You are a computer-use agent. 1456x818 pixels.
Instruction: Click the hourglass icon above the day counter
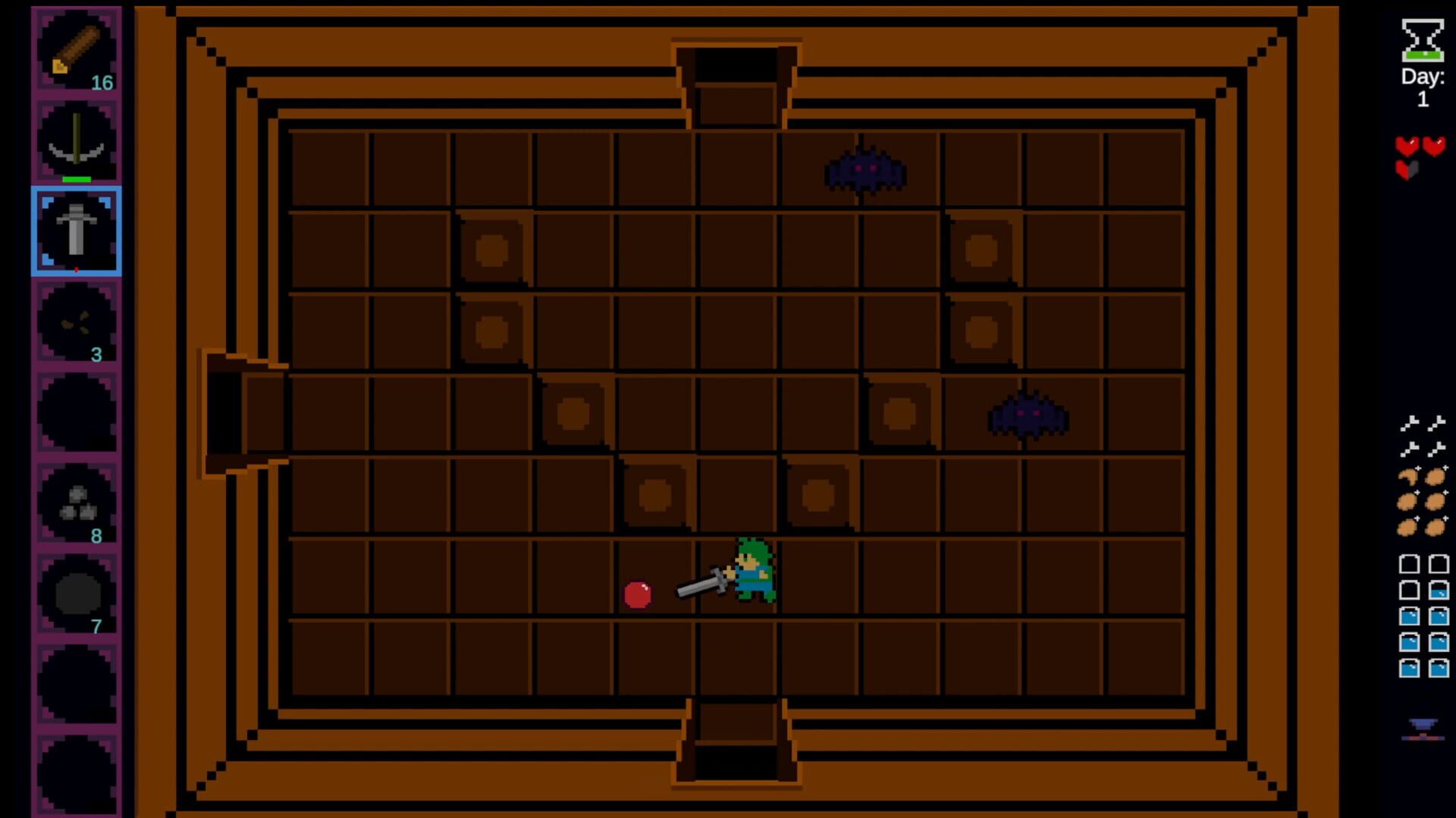pos(1423,42)
